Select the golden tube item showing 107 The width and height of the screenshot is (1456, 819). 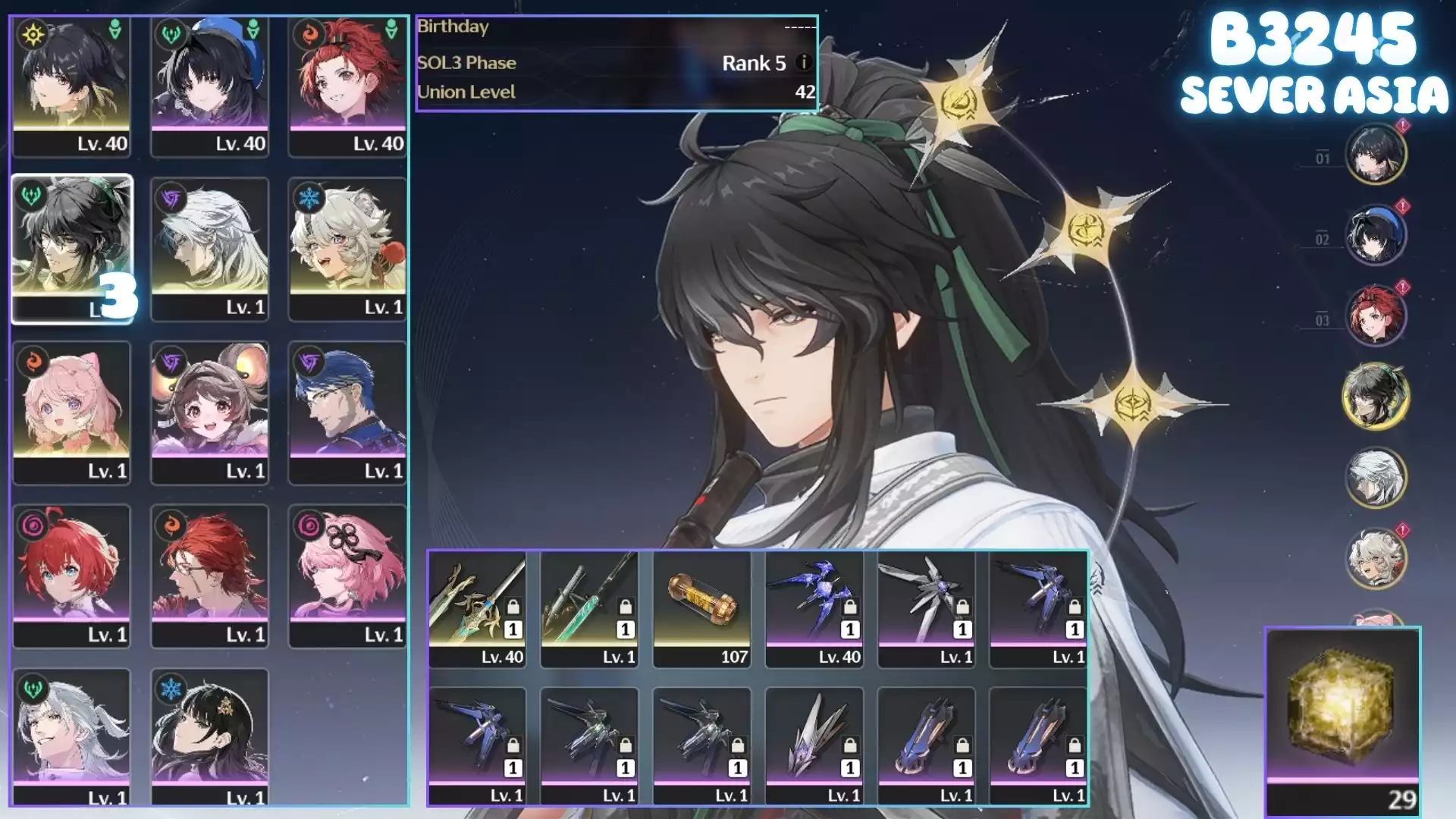(701, 609)
